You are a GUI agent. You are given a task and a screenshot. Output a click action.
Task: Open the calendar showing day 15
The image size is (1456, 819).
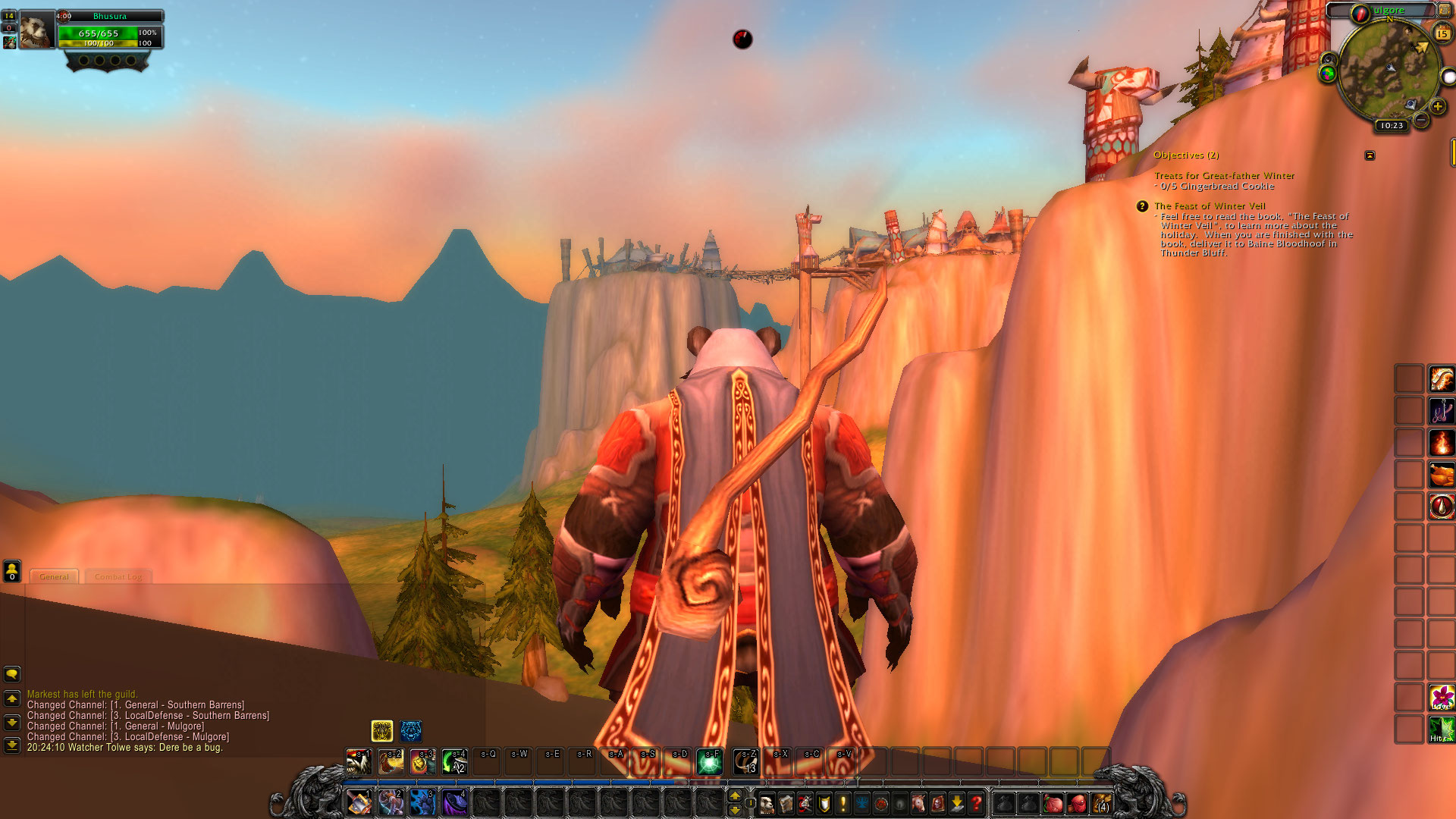1442,33
